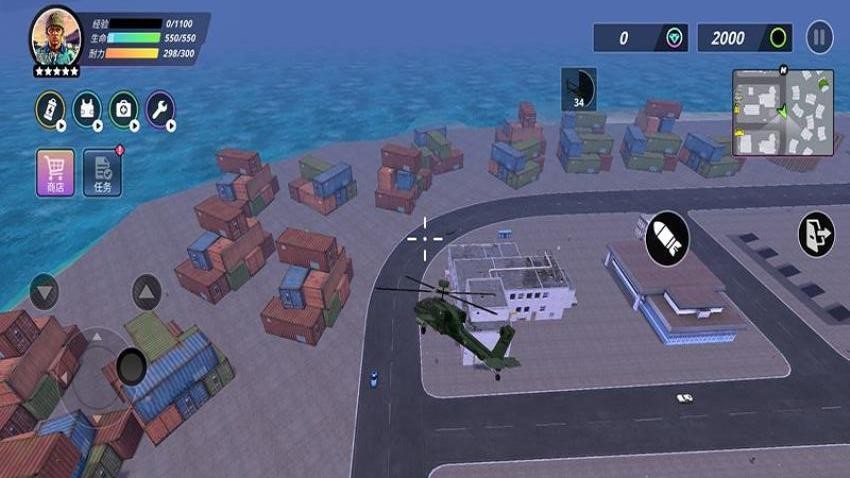This screenshot has width=850, height=478.
Task: Tap the ascend up-arrow button
Action: (x=146, y=292)
